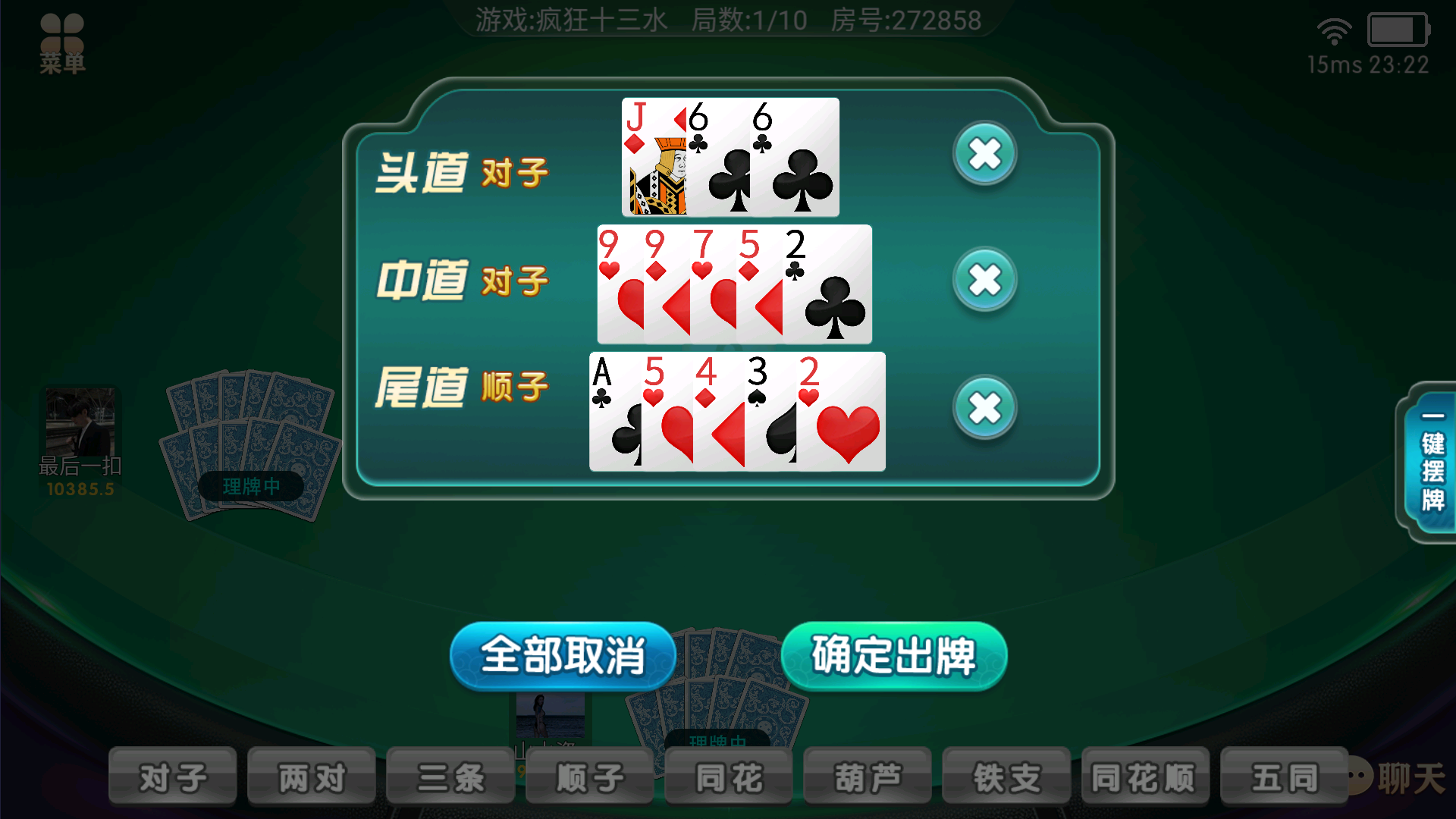Expand the 葫芦 full house option
Screen dimensions: 1456x819
click(x=867, y=775)
